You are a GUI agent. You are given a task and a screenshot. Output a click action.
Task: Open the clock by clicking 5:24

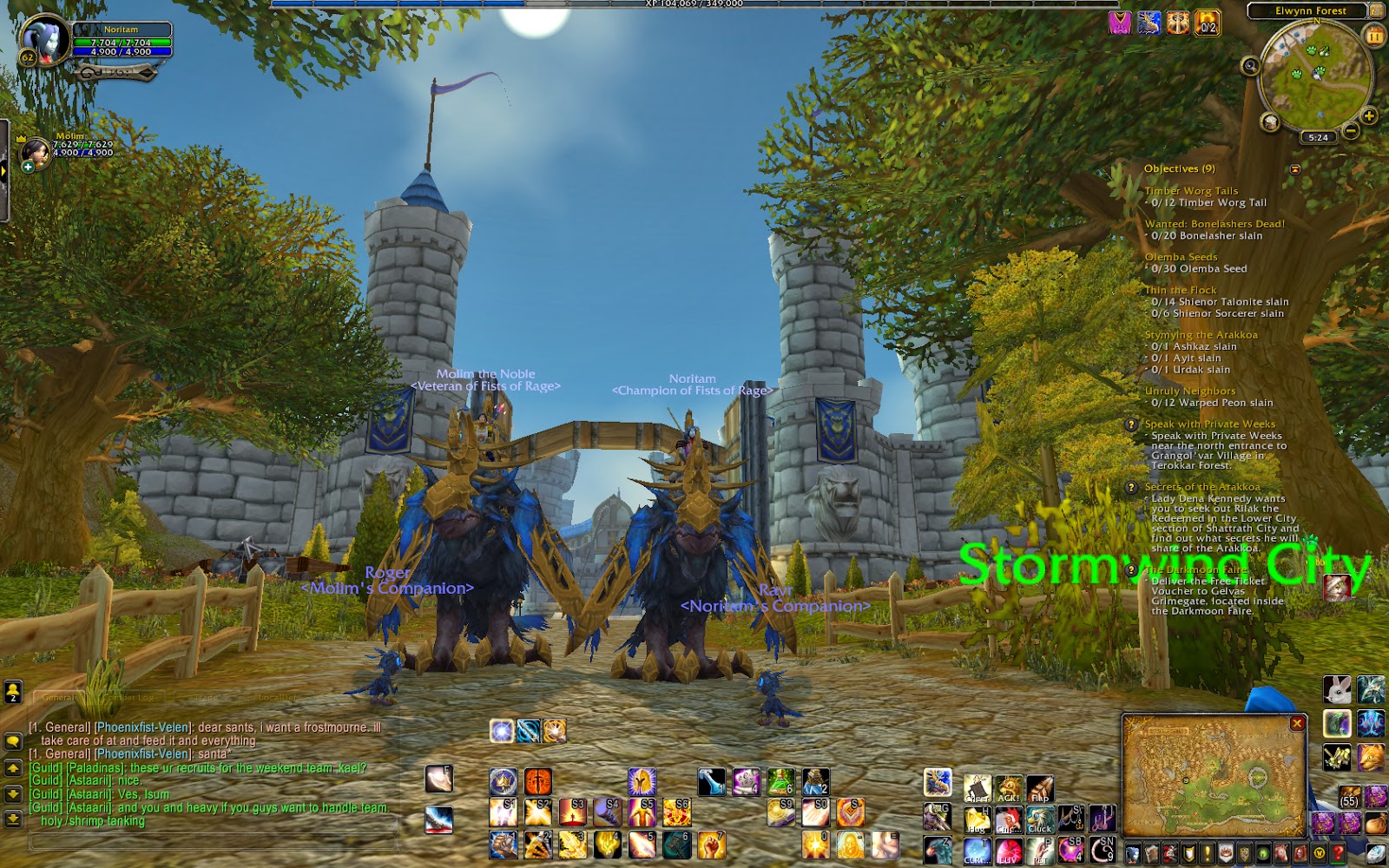click(1318, 137)
